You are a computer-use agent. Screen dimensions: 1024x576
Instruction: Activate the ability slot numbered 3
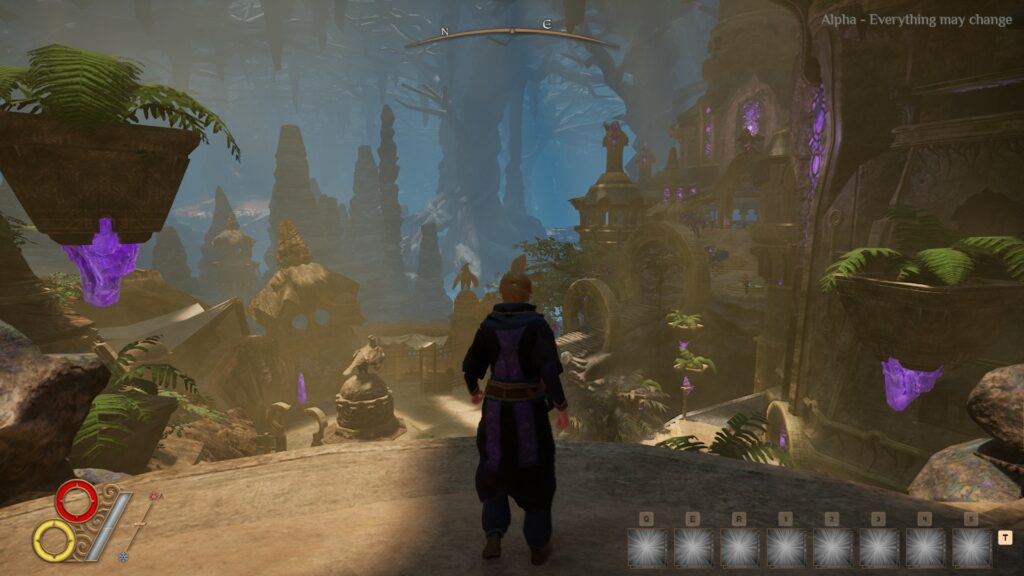coord(879,547)
